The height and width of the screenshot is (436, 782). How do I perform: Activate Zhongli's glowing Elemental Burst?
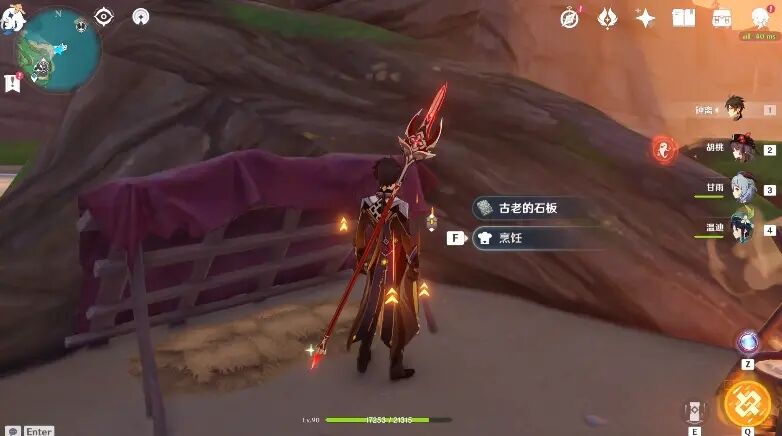click(747, 404)
